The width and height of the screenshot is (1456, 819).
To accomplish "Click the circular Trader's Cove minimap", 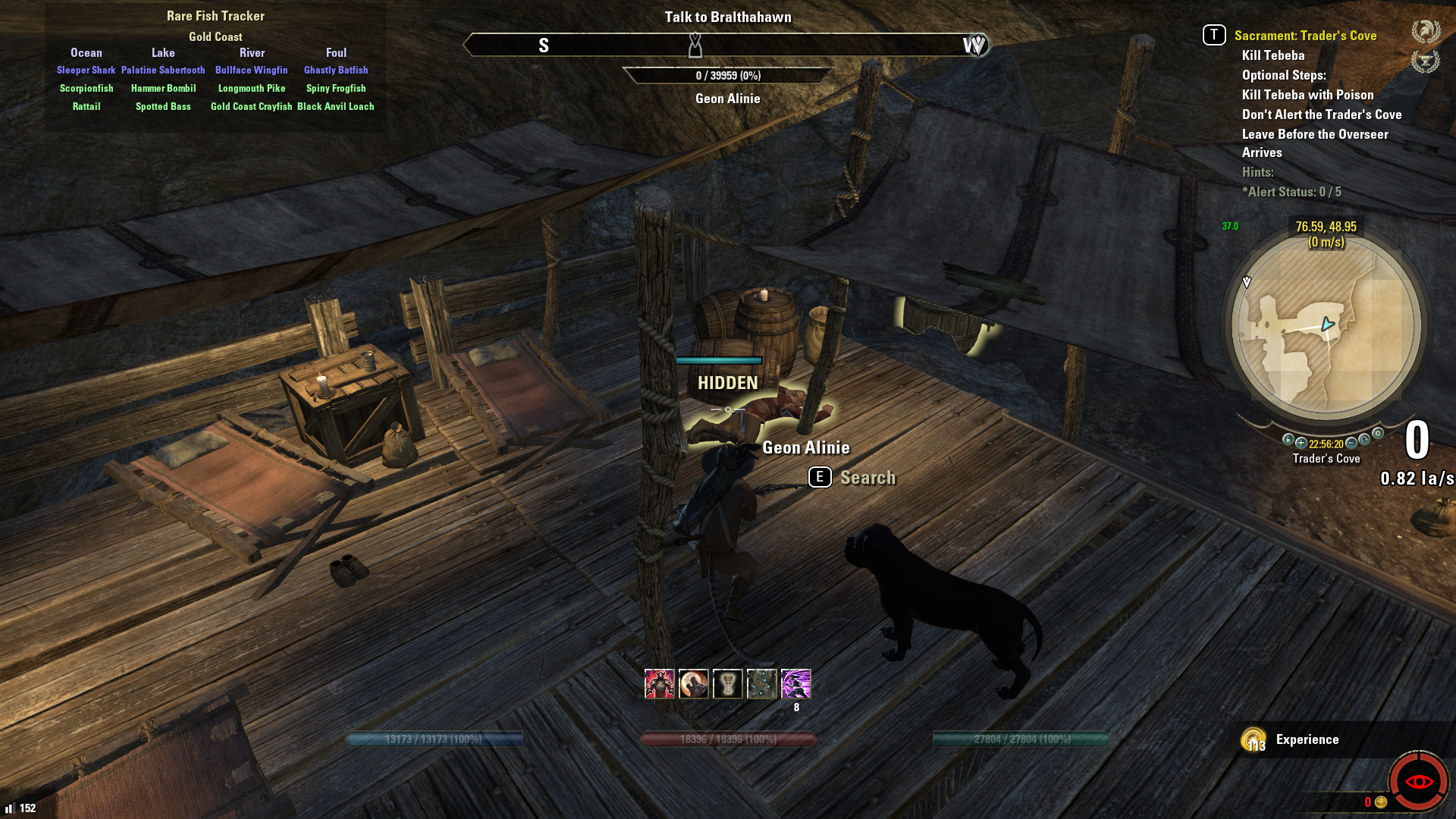I will pos(1326,327).
